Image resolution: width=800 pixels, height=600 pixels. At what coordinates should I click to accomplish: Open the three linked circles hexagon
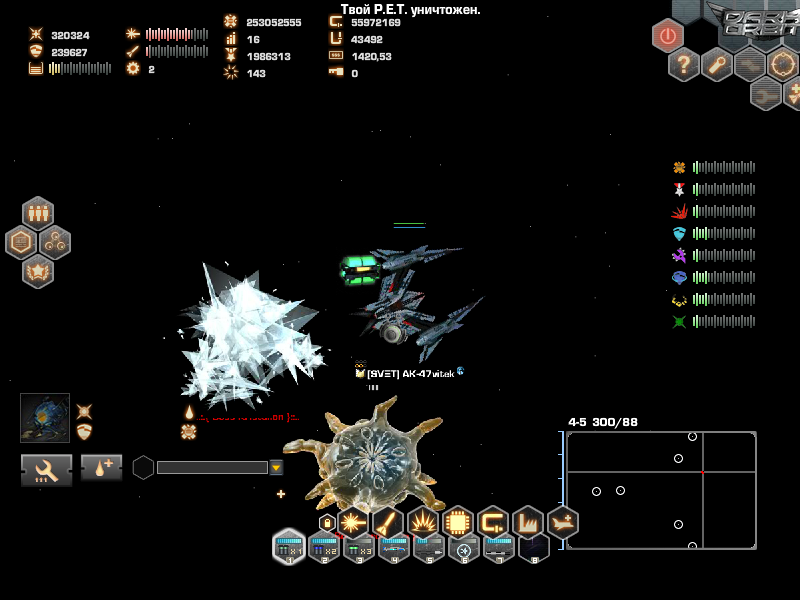tap(55, 241)
